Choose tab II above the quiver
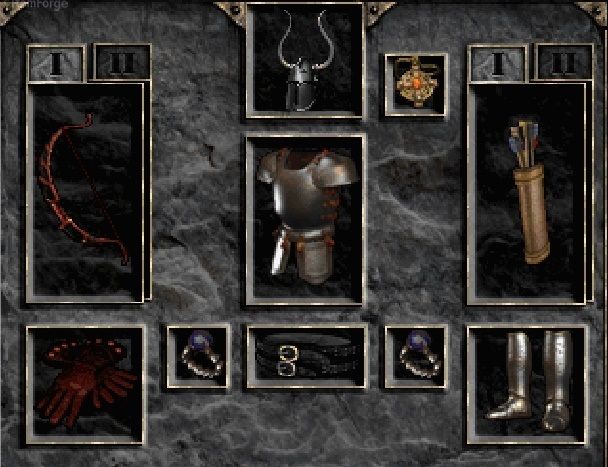Image resolution: width=608 pixels, height=467 pixels. 563,63
